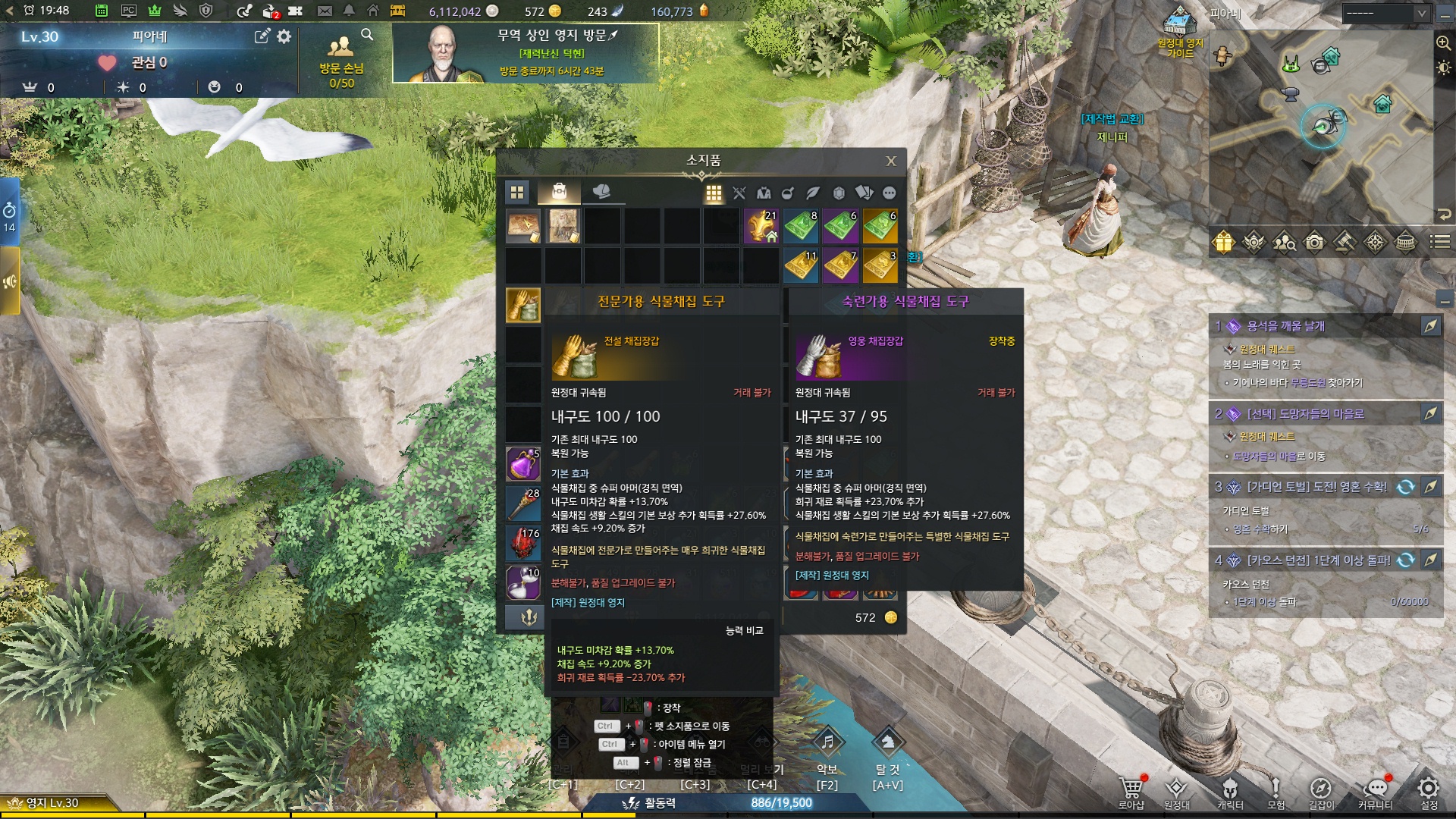This screenshot has width=1456, height=819.
Task: Open the 설정 settings menu
Action: click(x=1429, y=791)
